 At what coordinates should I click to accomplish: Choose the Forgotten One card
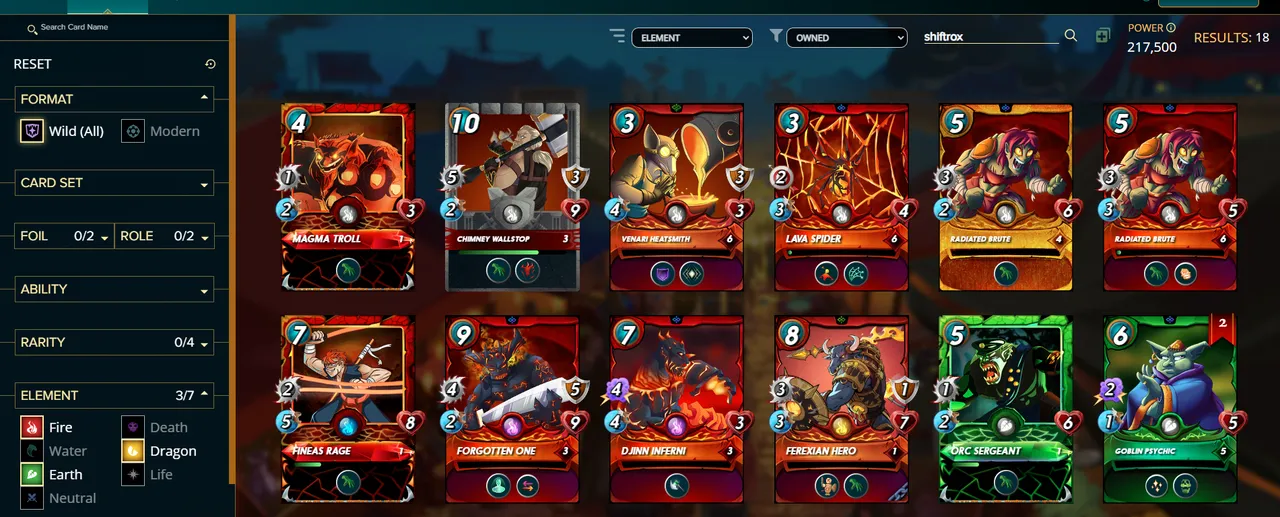click(512, 408)
